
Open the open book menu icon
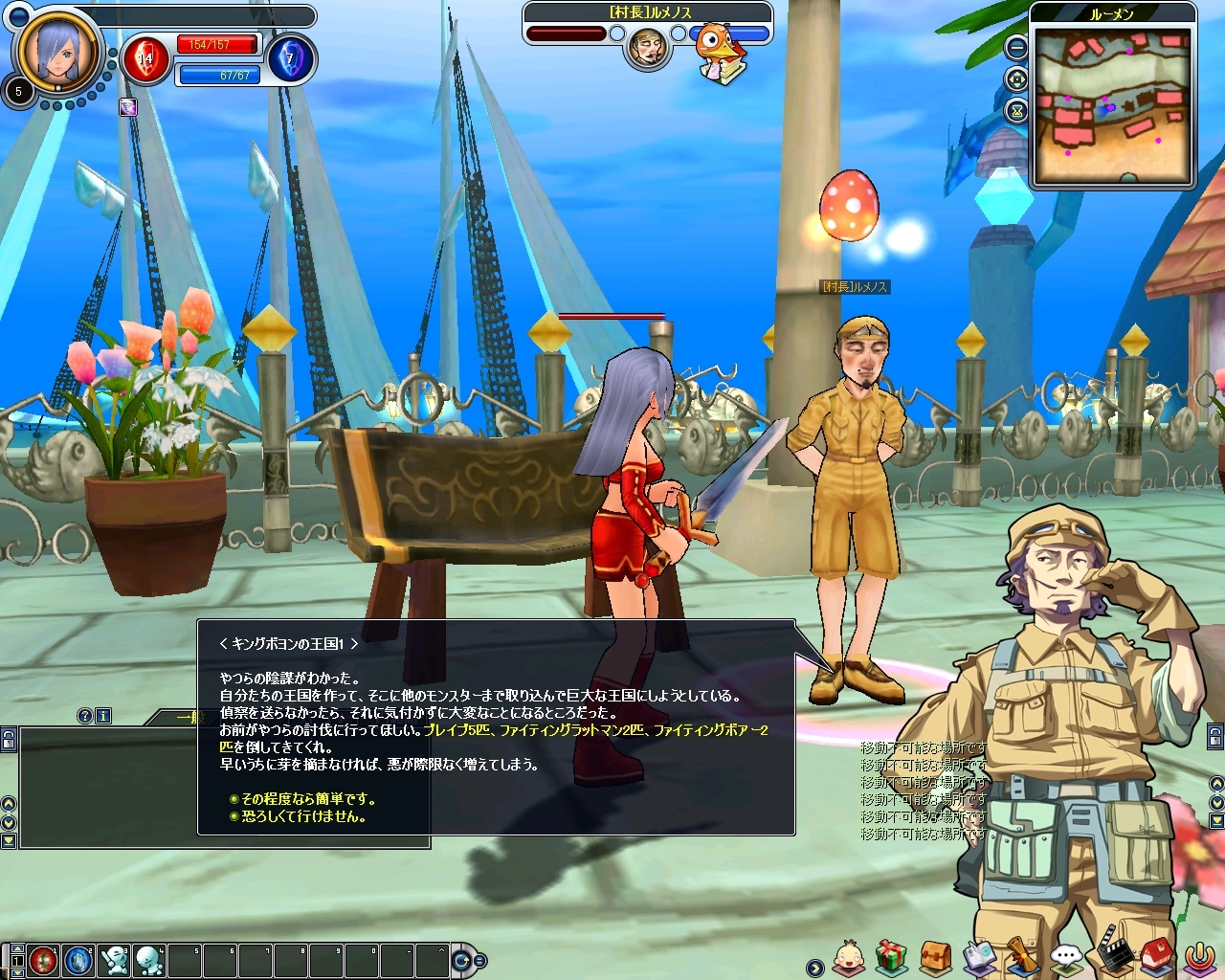[x=979, y=956]
